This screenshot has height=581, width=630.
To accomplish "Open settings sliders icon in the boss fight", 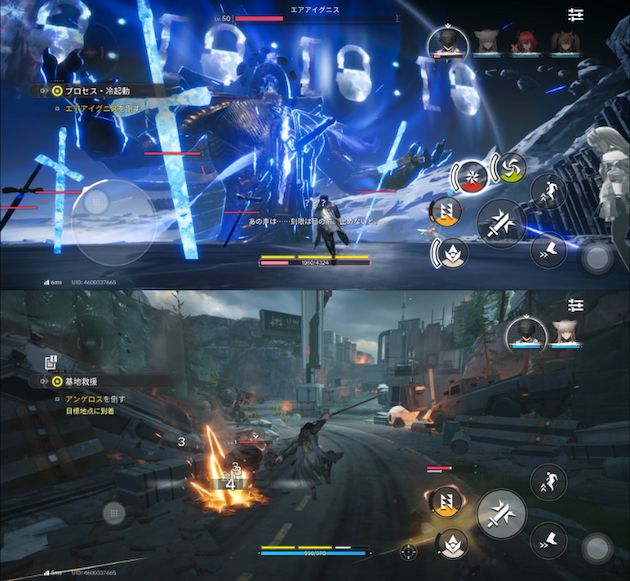I will click(x=575, y=15).
